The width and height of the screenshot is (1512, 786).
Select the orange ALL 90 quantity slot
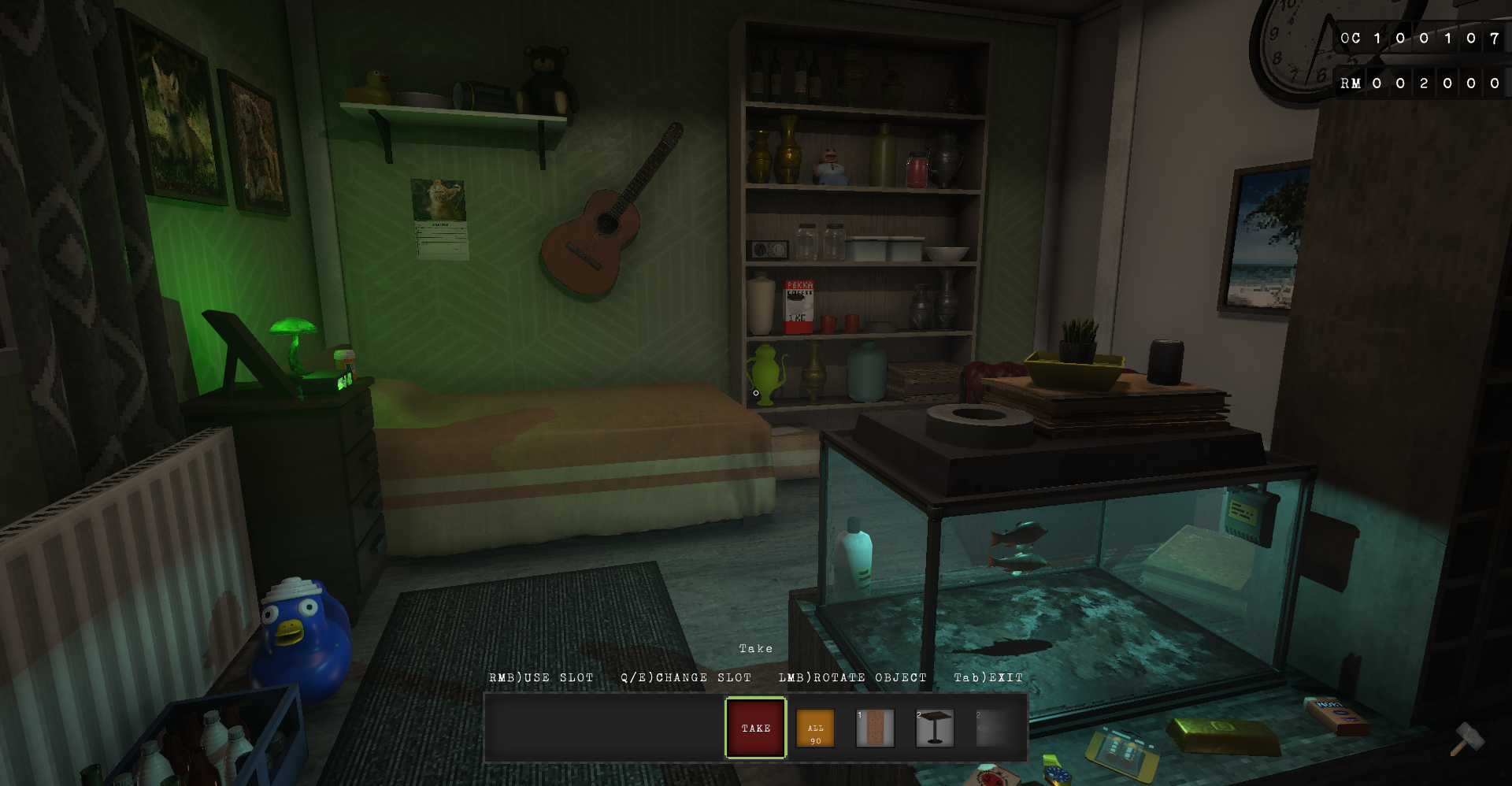[814, 728]
